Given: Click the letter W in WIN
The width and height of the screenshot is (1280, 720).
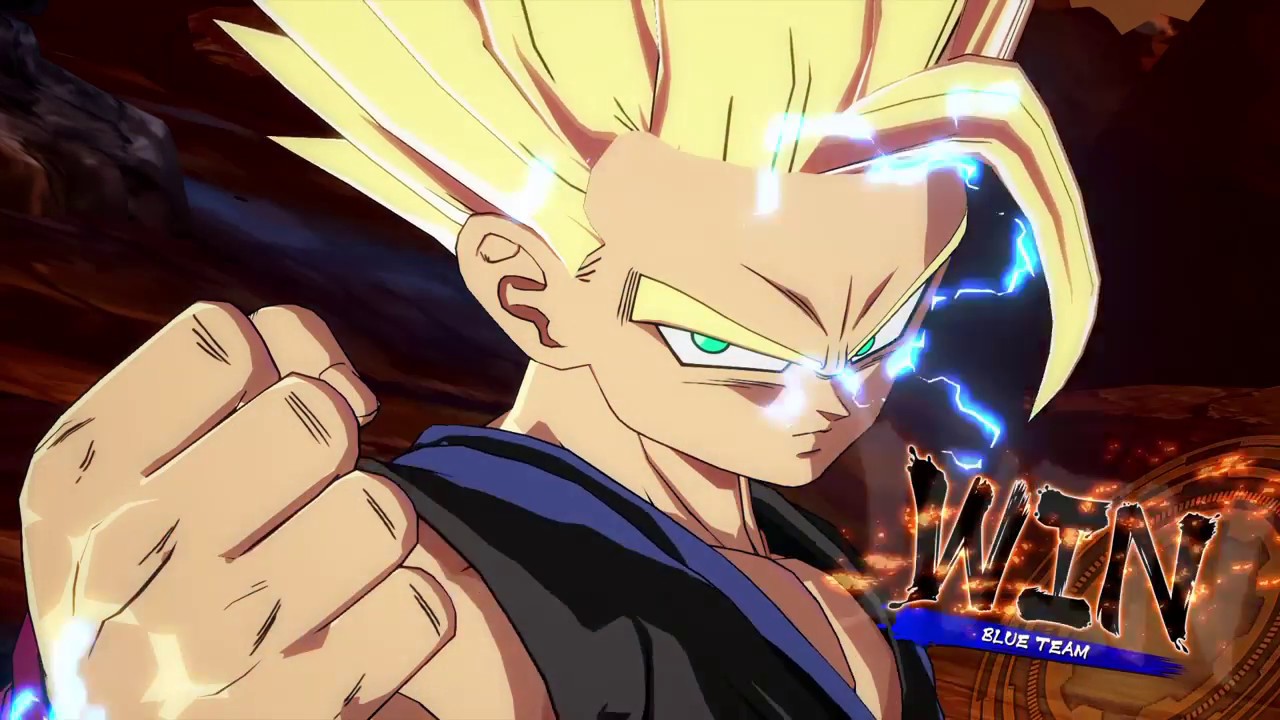Looking at the screenshot, I should coord(955,540).
